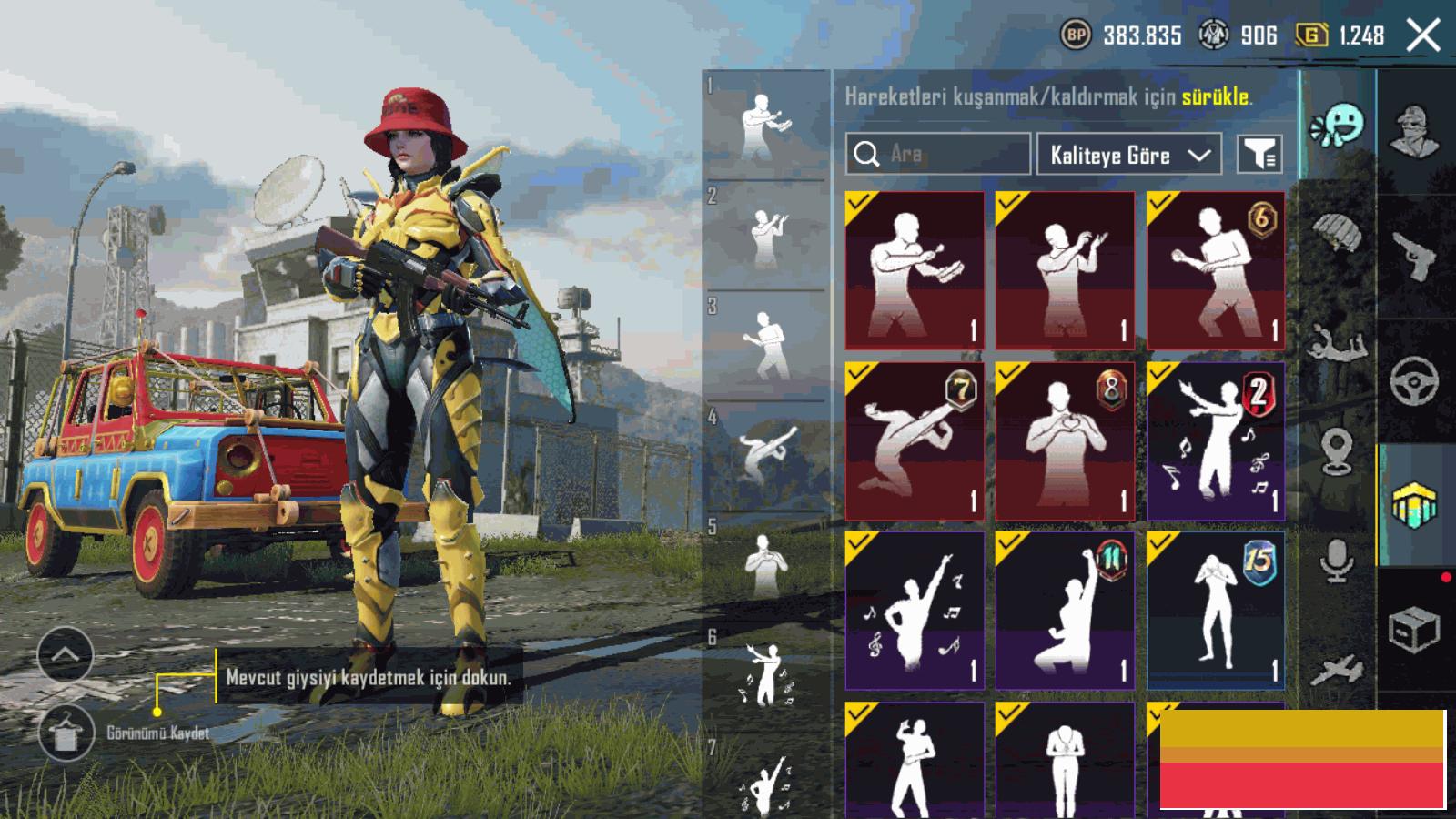Open the Kaliteye Göre sort dropdown
1456x819 pixels.
1128,155
